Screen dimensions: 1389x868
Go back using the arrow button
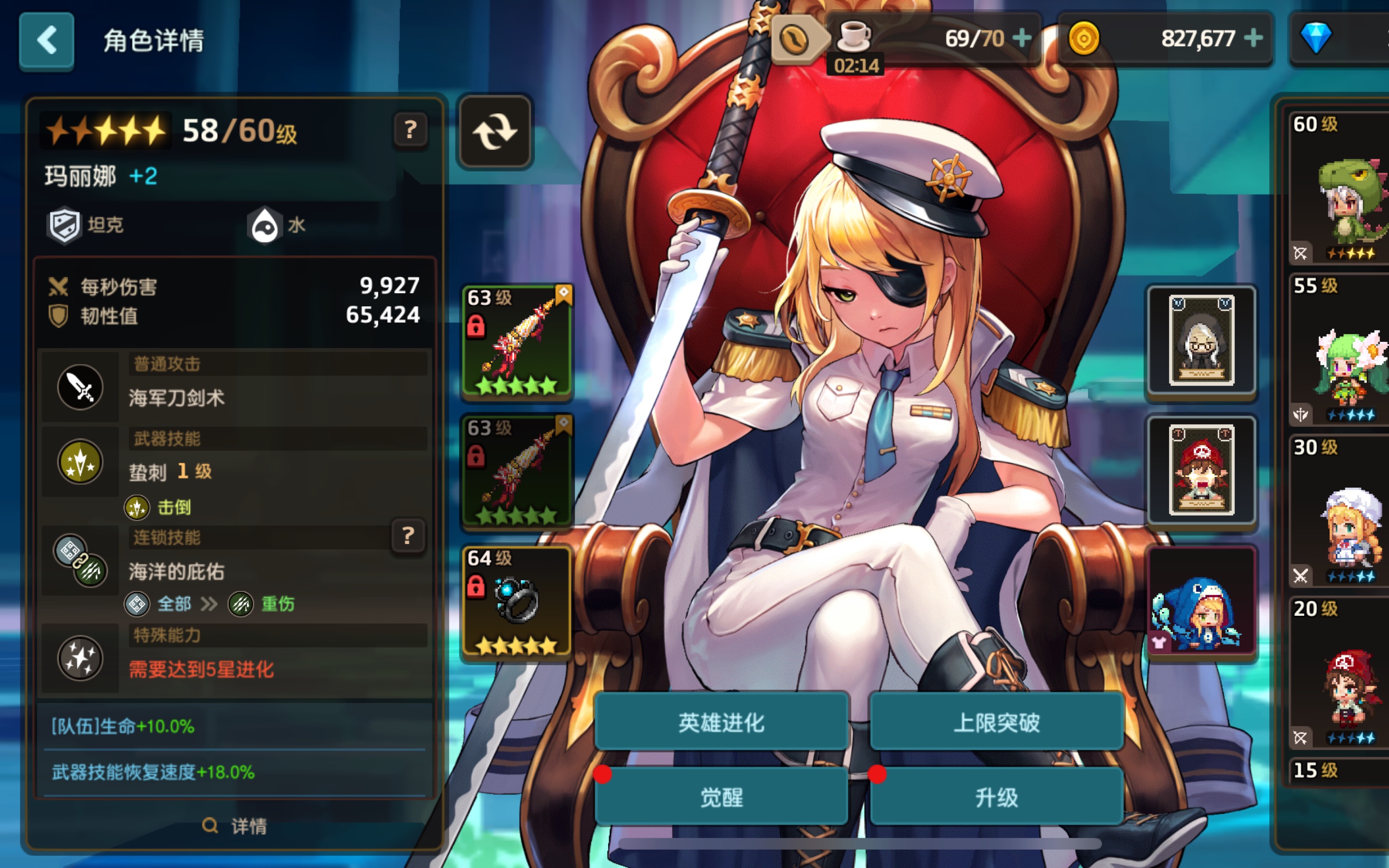coord(46,41)
